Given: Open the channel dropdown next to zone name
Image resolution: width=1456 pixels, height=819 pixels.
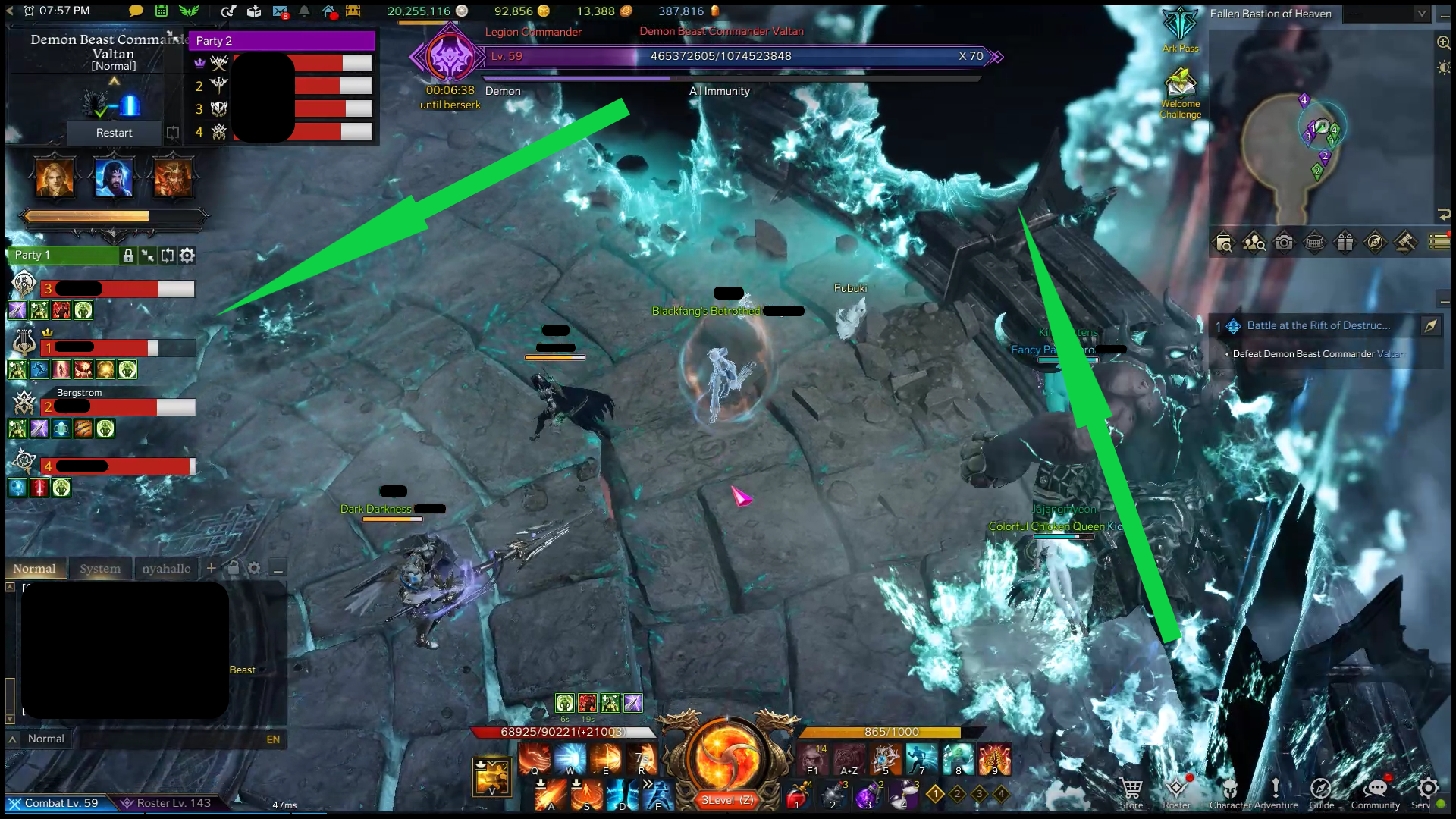Looking at the screenshot, I should point(1422,14).
